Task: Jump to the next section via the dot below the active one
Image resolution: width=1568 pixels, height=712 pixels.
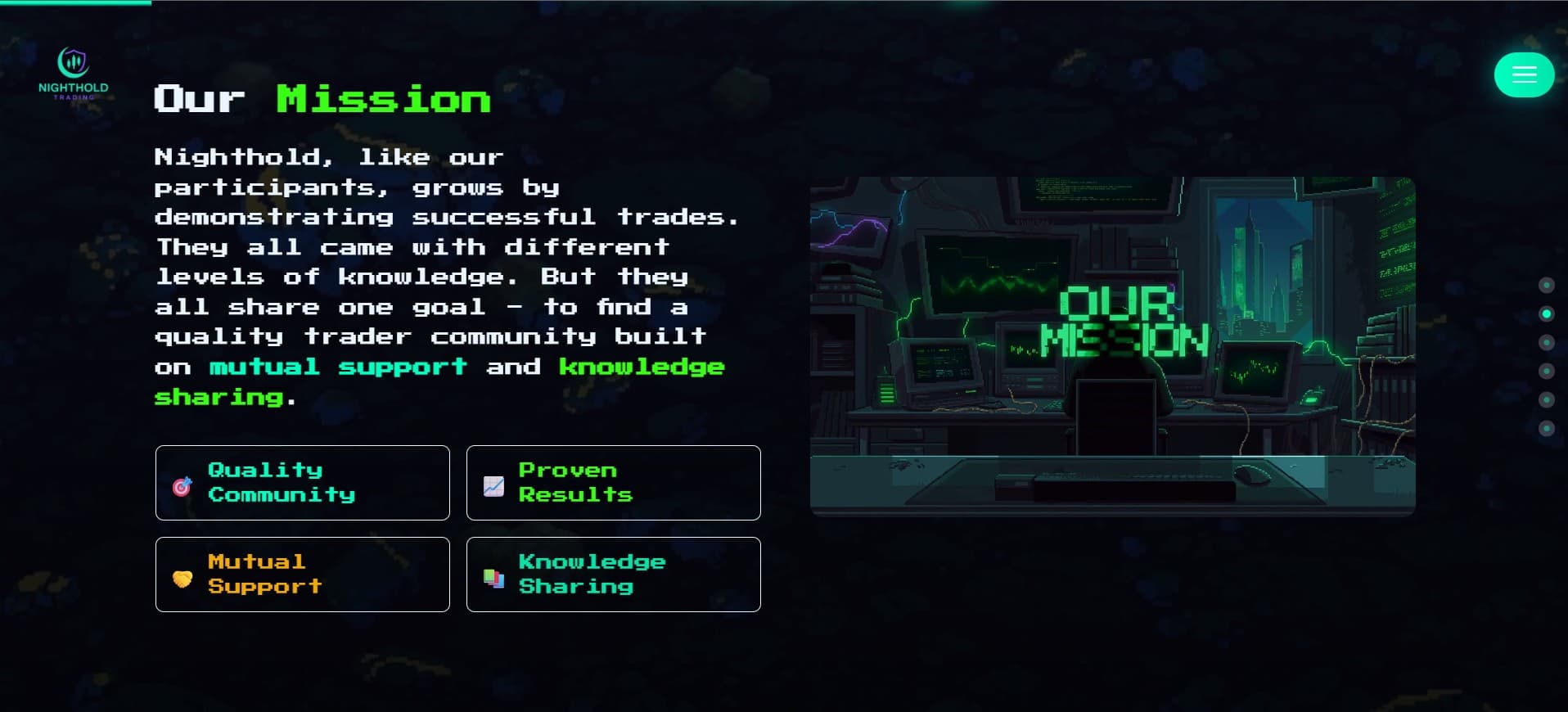Action: pyautogui.click(x=1547, y=341)
